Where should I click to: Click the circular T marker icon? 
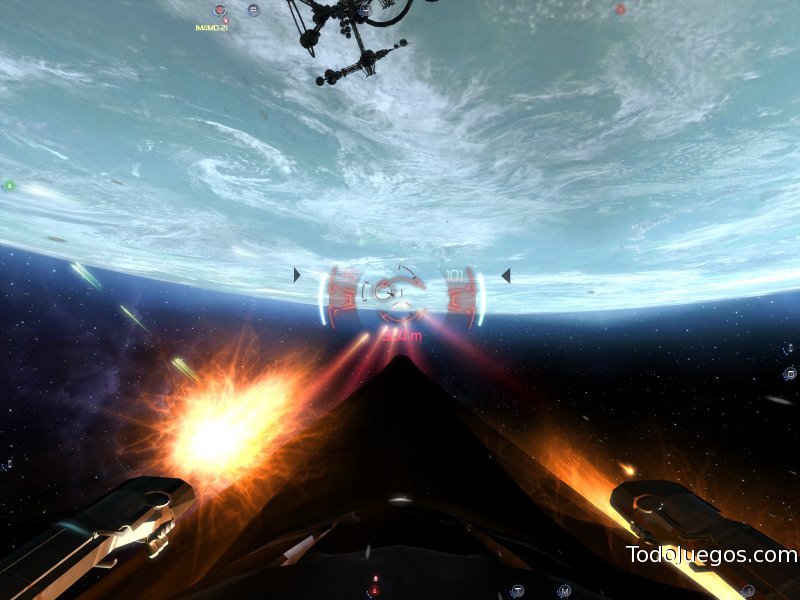517,590
